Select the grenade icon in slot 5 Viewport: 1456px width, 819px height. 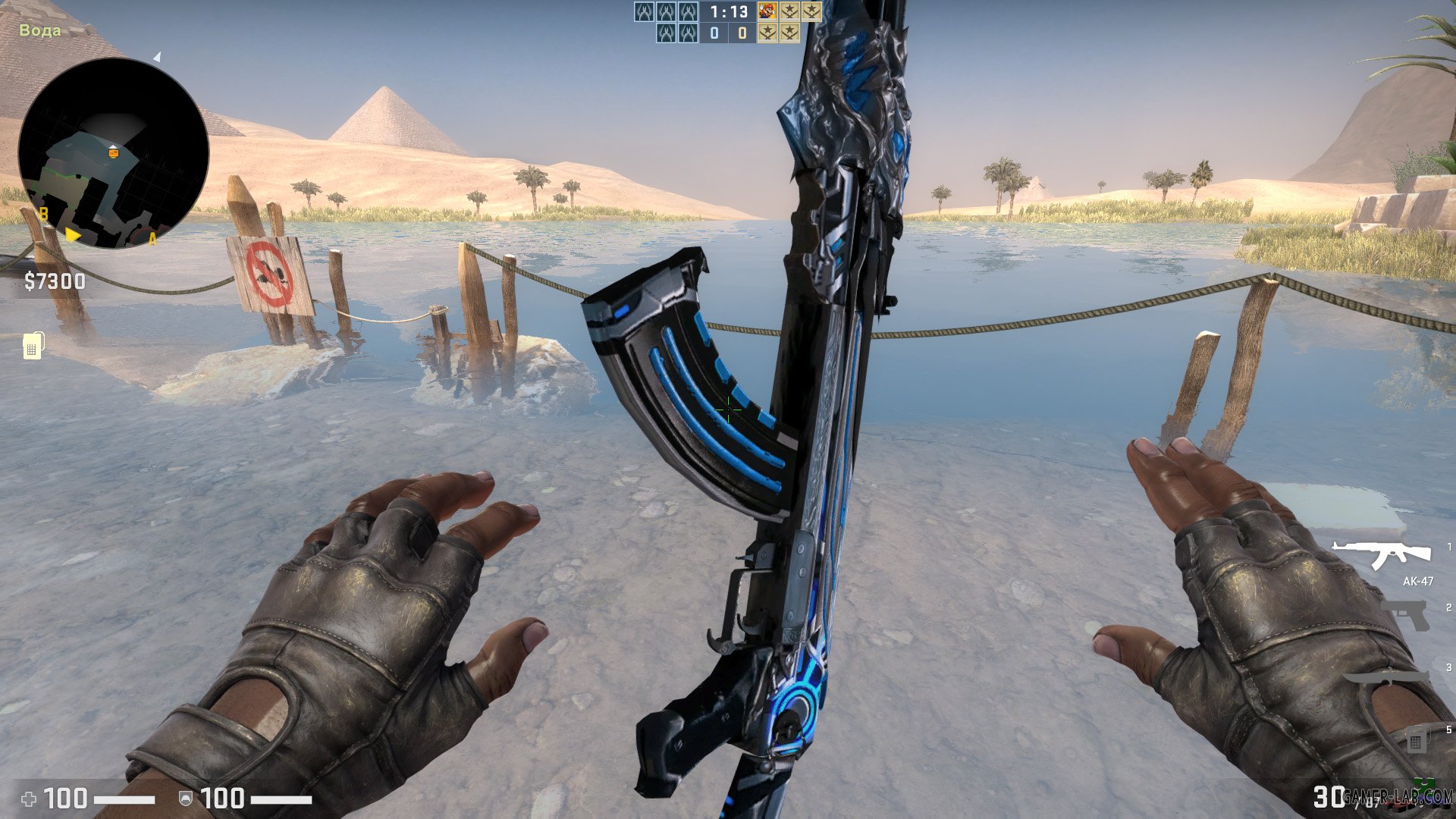(1415, 740)
